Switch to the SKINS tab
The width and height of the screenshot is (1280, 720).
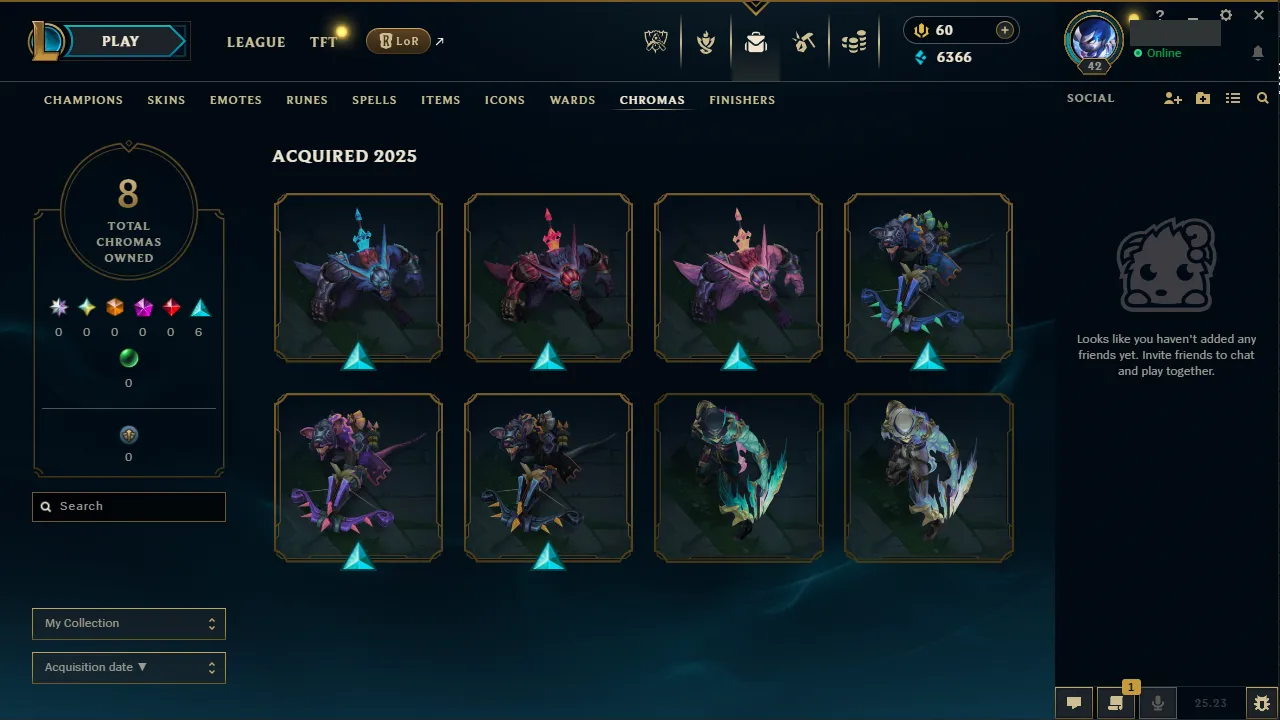click(x=166, y=99)
